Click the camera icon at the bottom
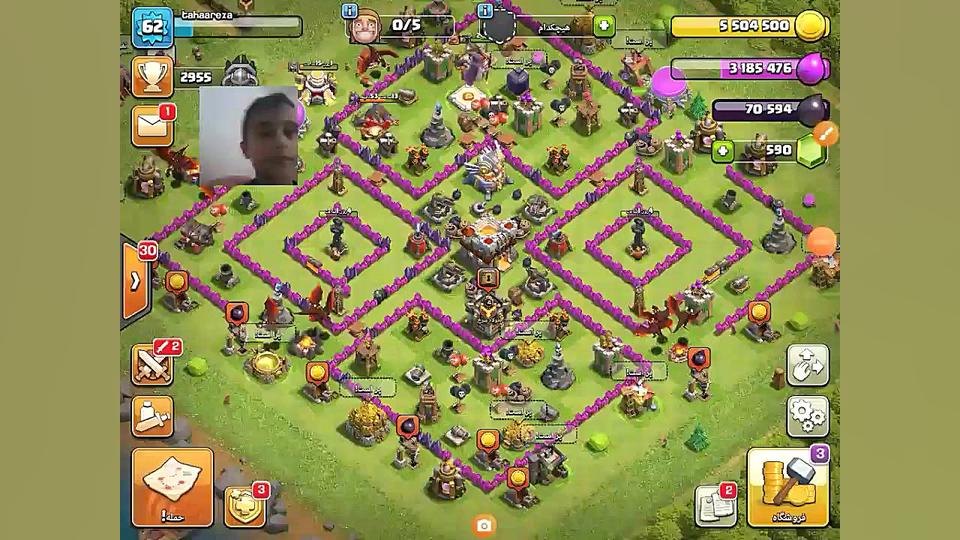This screenshot has height=540, width=960. [484, 525]
